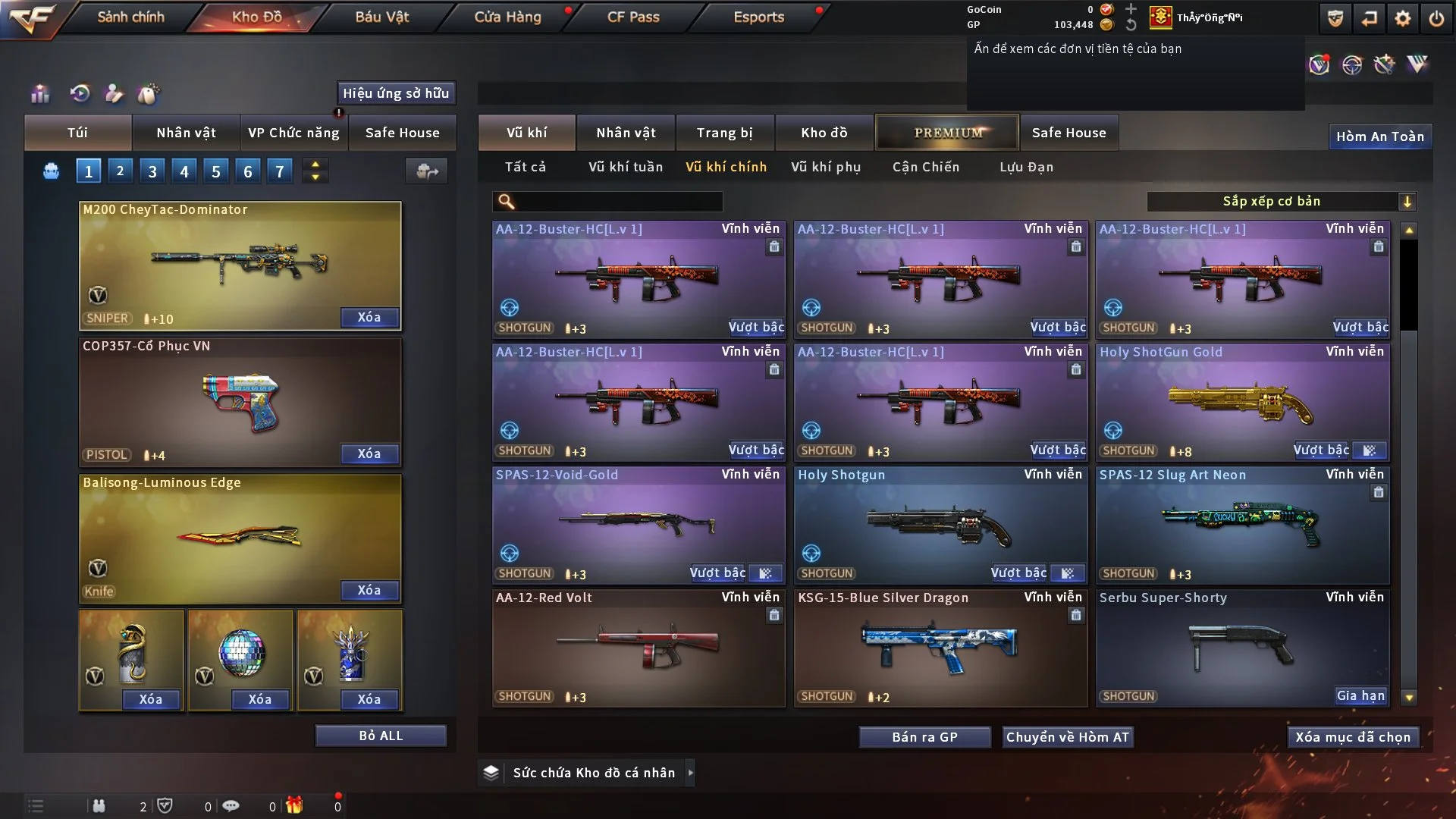Delete selection with Xóa mục đã chọn
This screenshot has height=819, width=1456.
coord(1353,737)
